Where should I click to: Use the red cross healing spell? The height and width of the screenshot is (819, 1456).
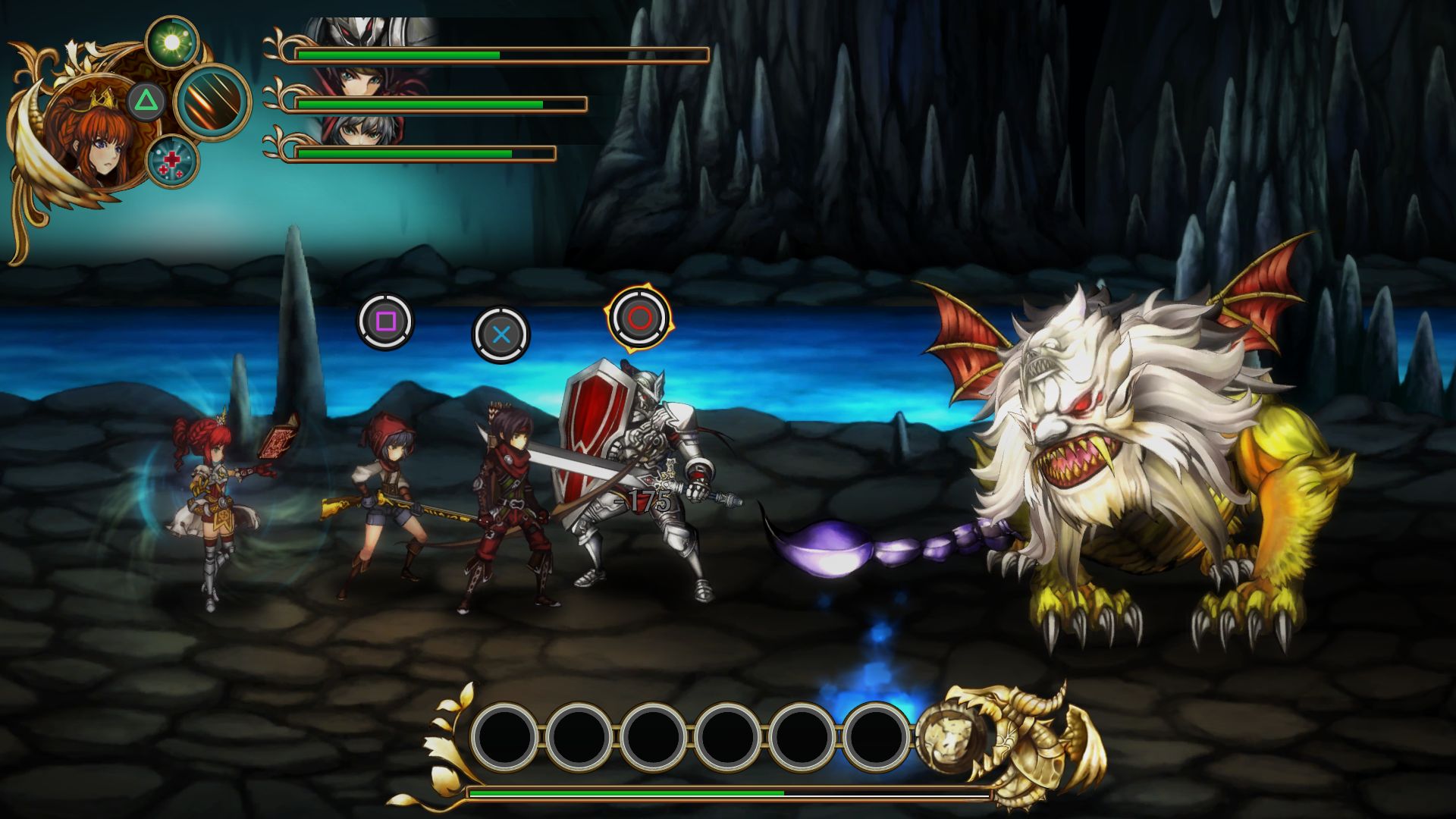point(172,161)
